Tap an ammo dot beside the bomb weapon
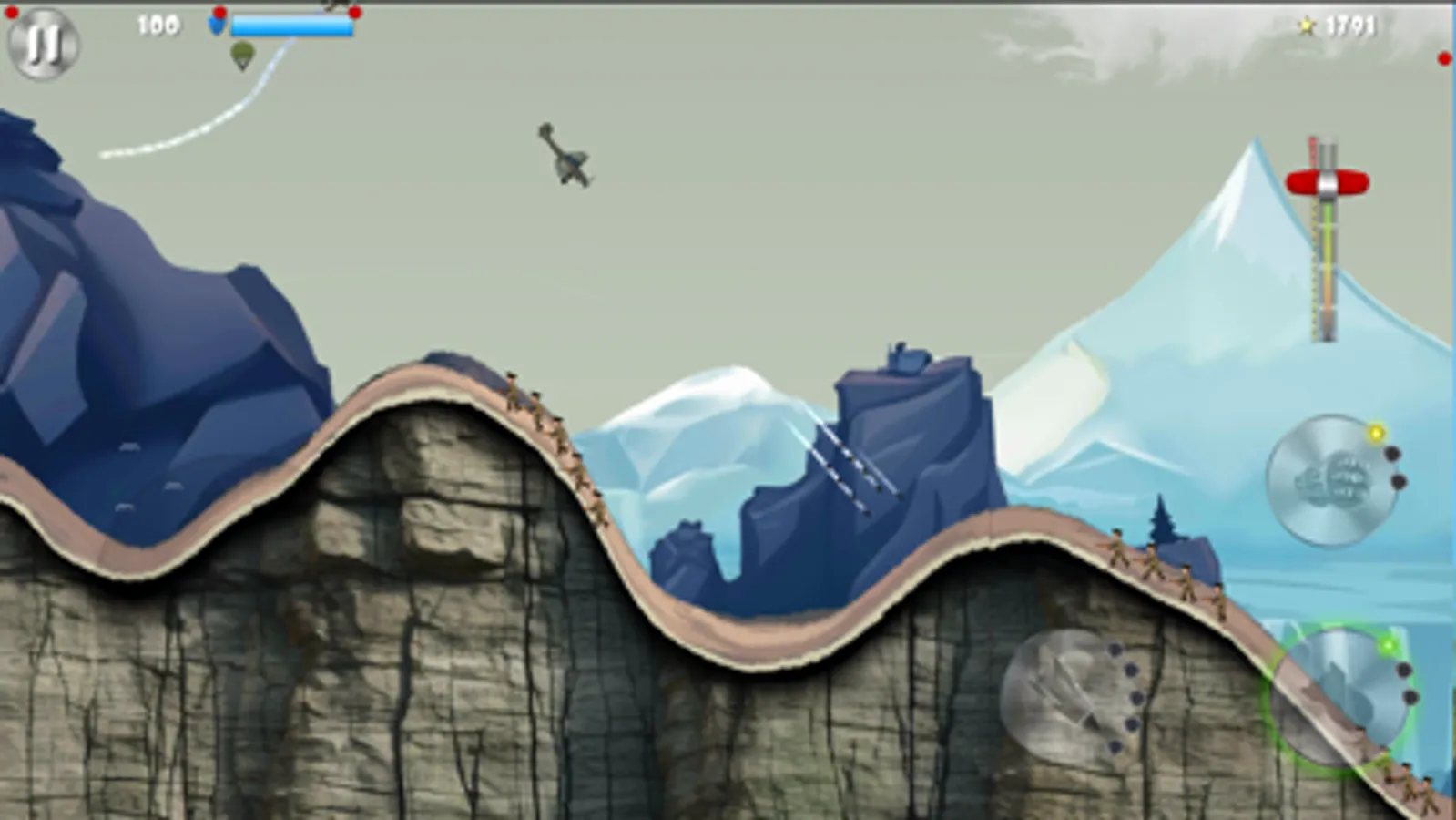This screenshot has width=1456, height=820. tap(1393, 454)
